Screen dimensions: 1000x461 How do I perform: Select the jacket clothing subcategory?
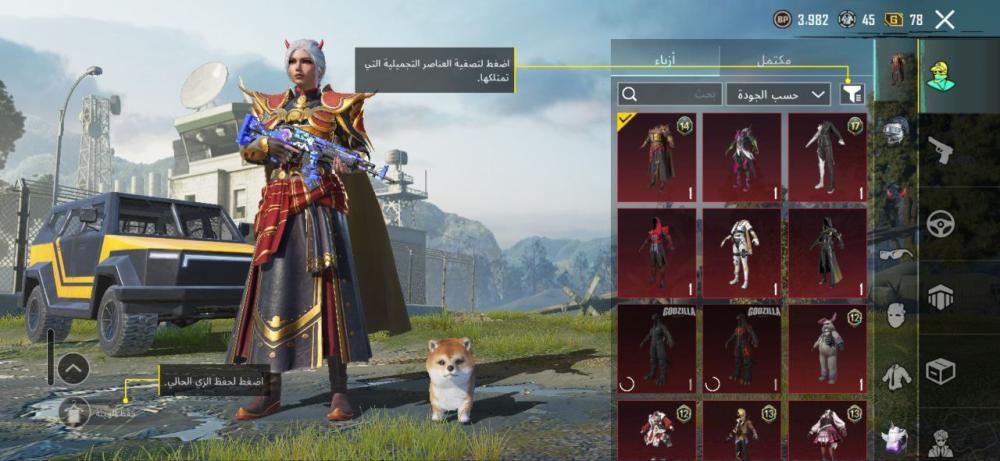click(896, 377)
